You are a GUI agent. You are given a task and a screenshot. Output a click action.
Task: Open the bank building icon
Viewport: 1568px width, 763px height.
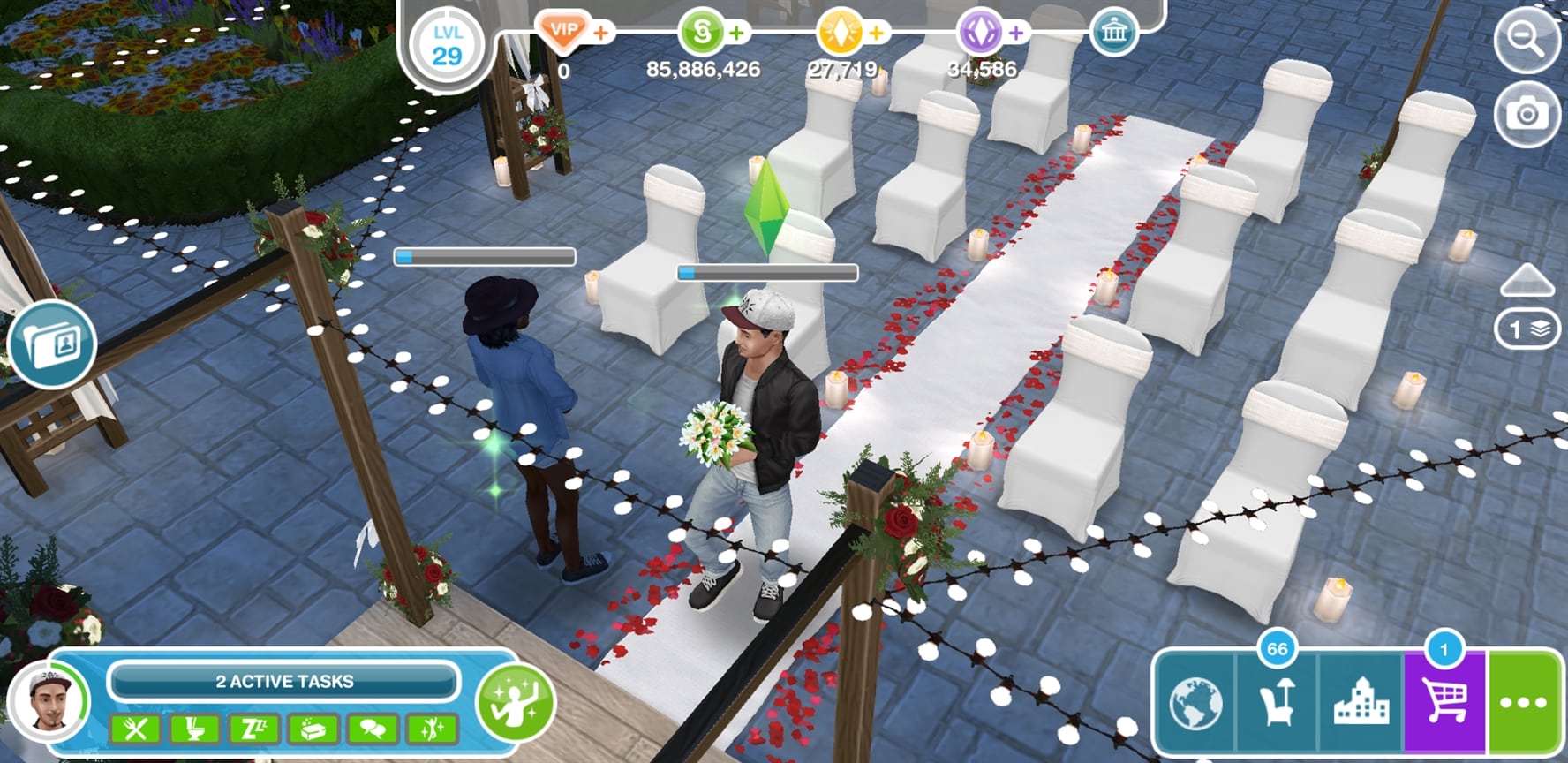click(x=1113, y=34)
